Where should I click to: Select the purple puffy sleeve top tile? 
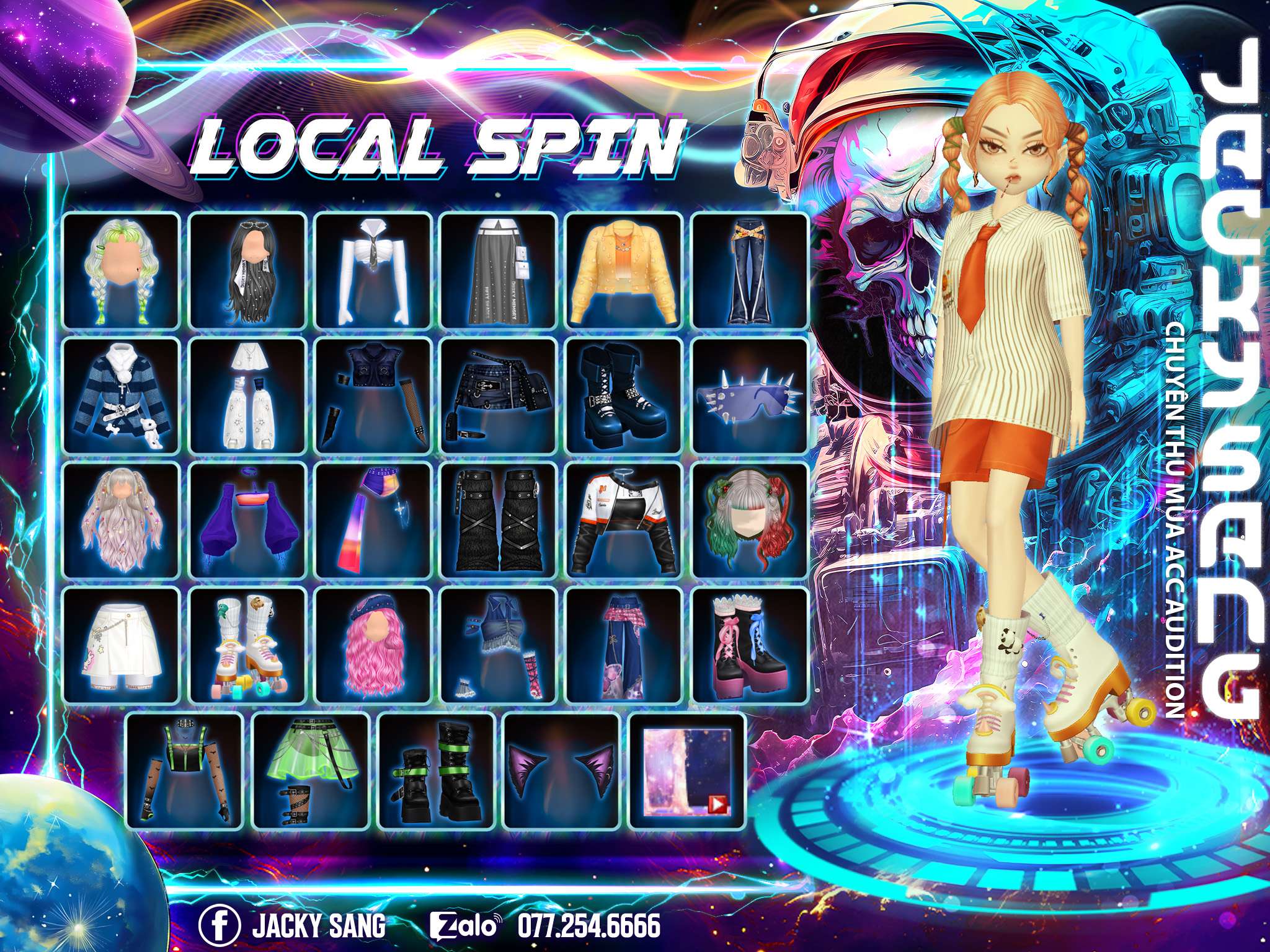(x=247, y=521)
